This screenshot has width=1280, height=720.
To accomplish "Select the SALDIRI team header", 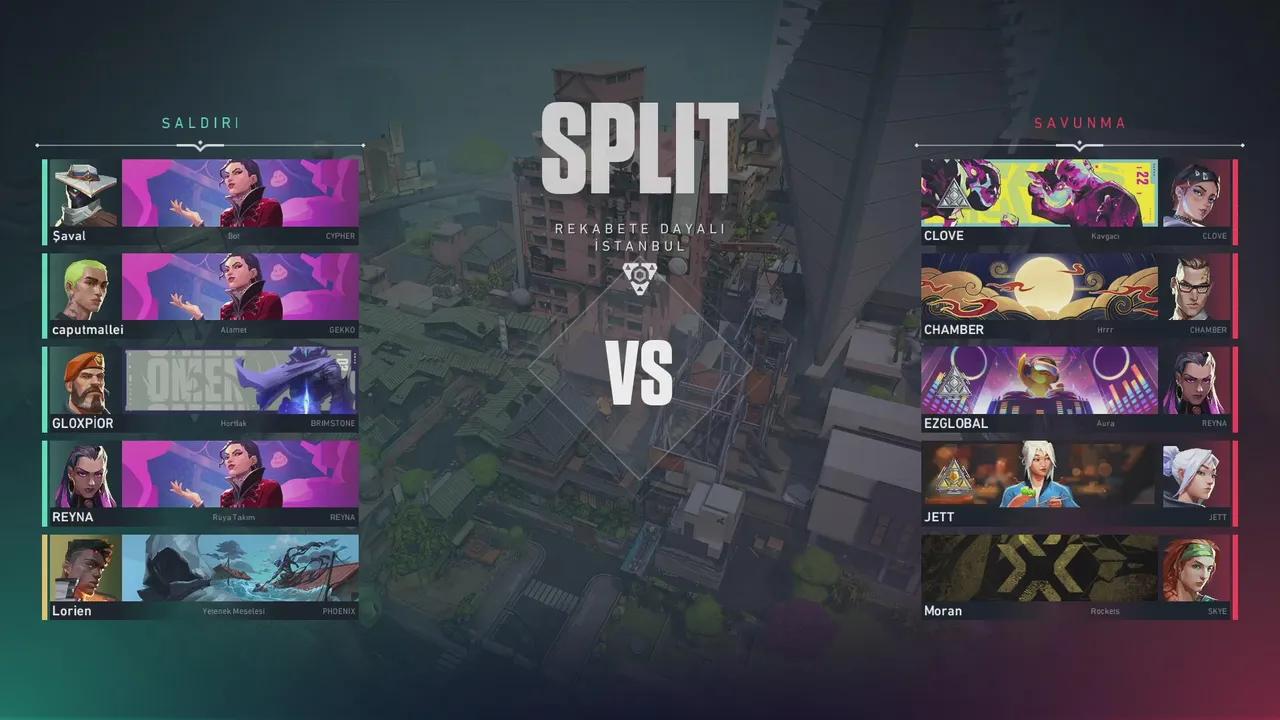I will [201, 122].
